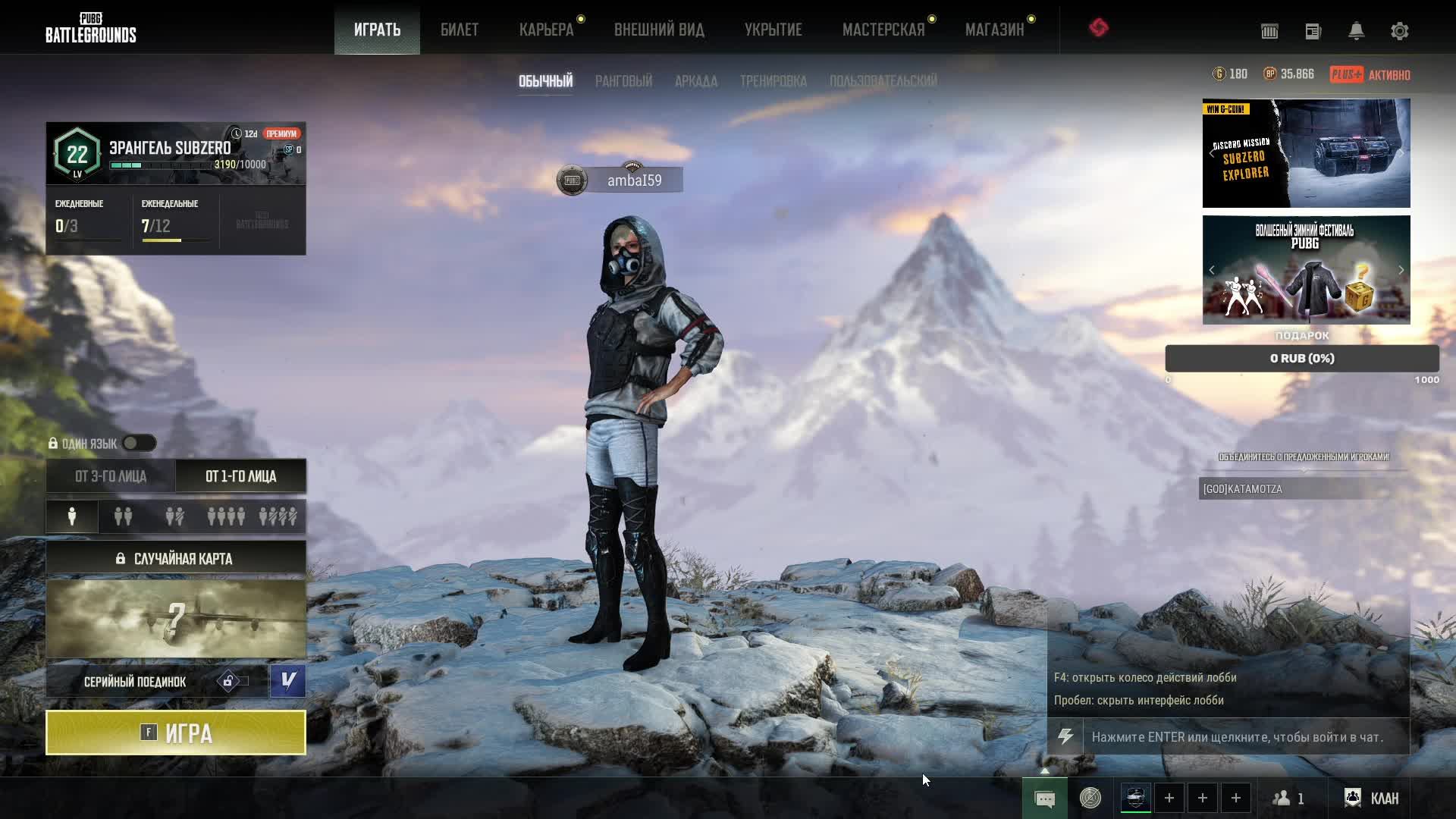This screenshot has width=1456, height=819.
Task: Show notifications via the bell icon
Action: tap(1356, 31)
